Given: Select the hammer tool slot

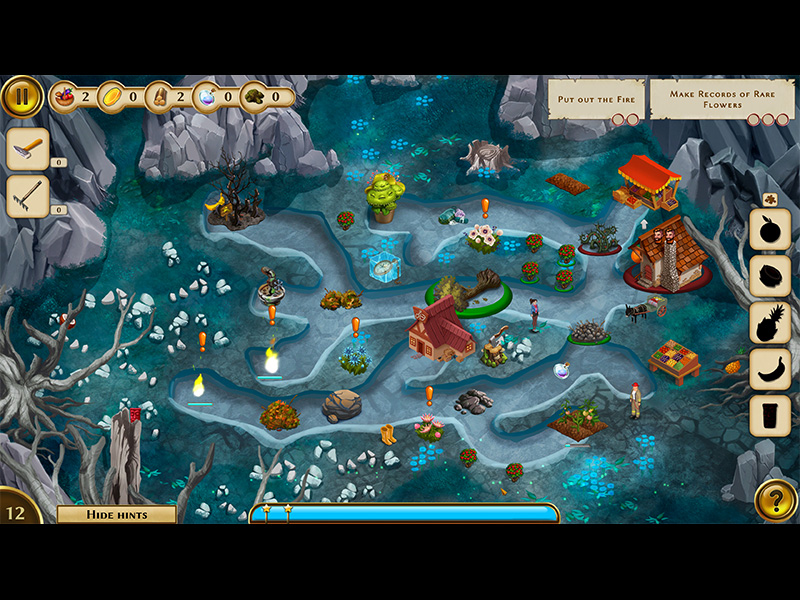Looking at the screenshot, I should (27, 148).
